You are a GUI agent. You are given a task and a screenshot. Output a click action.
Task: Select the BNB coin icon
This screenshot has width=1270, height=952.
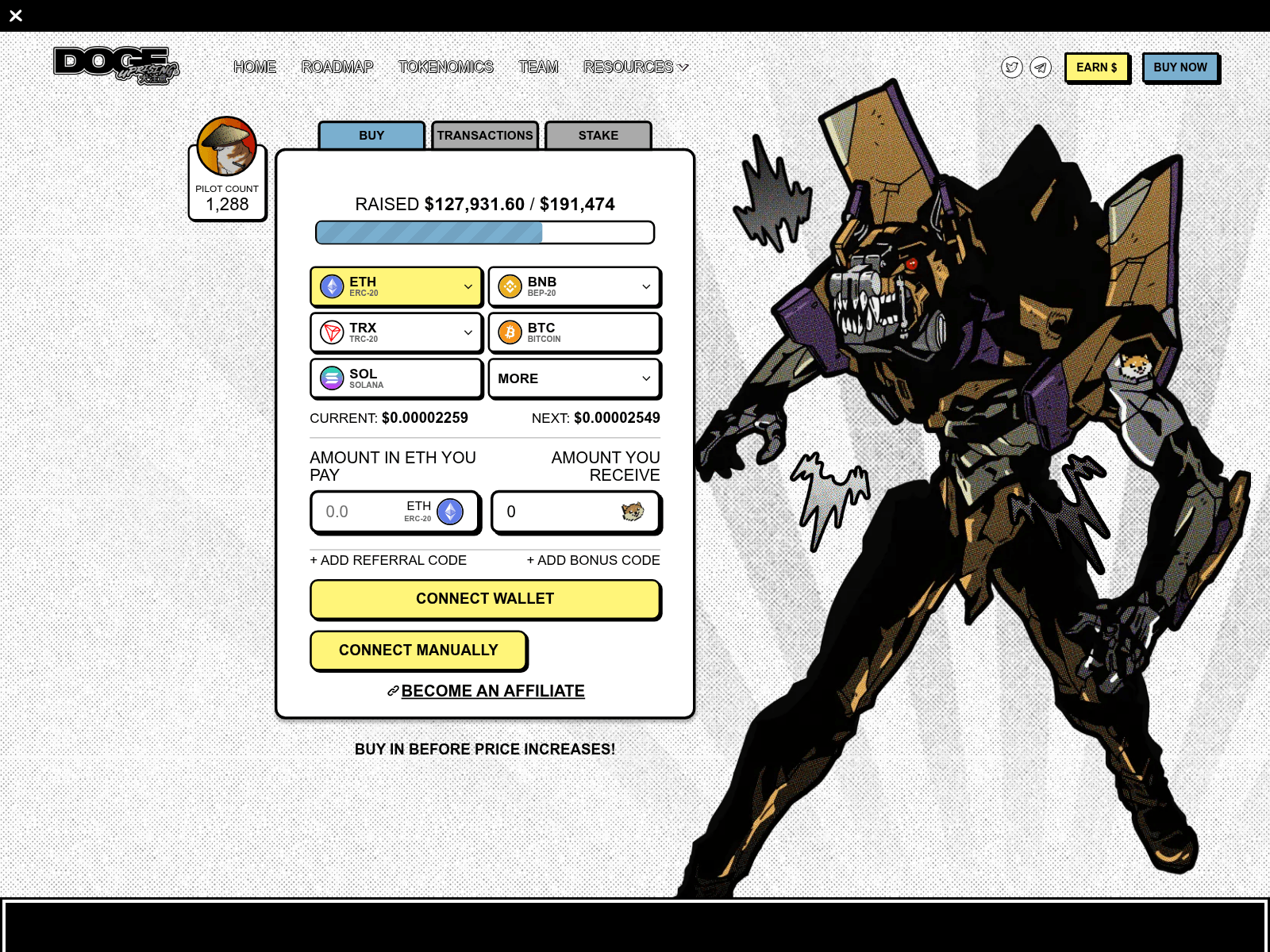[510, 286]
